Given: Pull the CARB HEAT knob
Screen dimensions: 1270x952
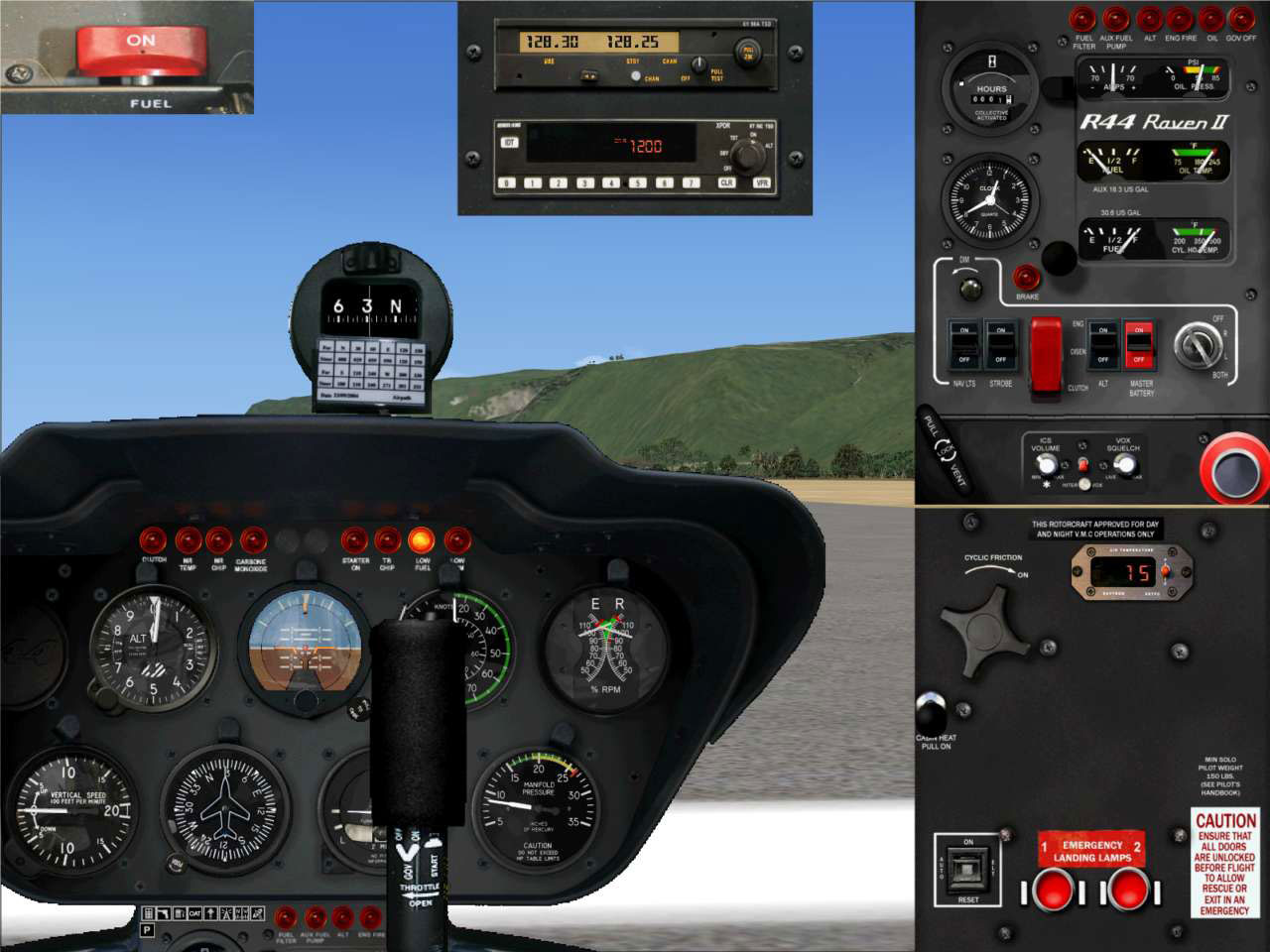Looking at the screenshot, I should pyautogui.click(x=931, y=712).
